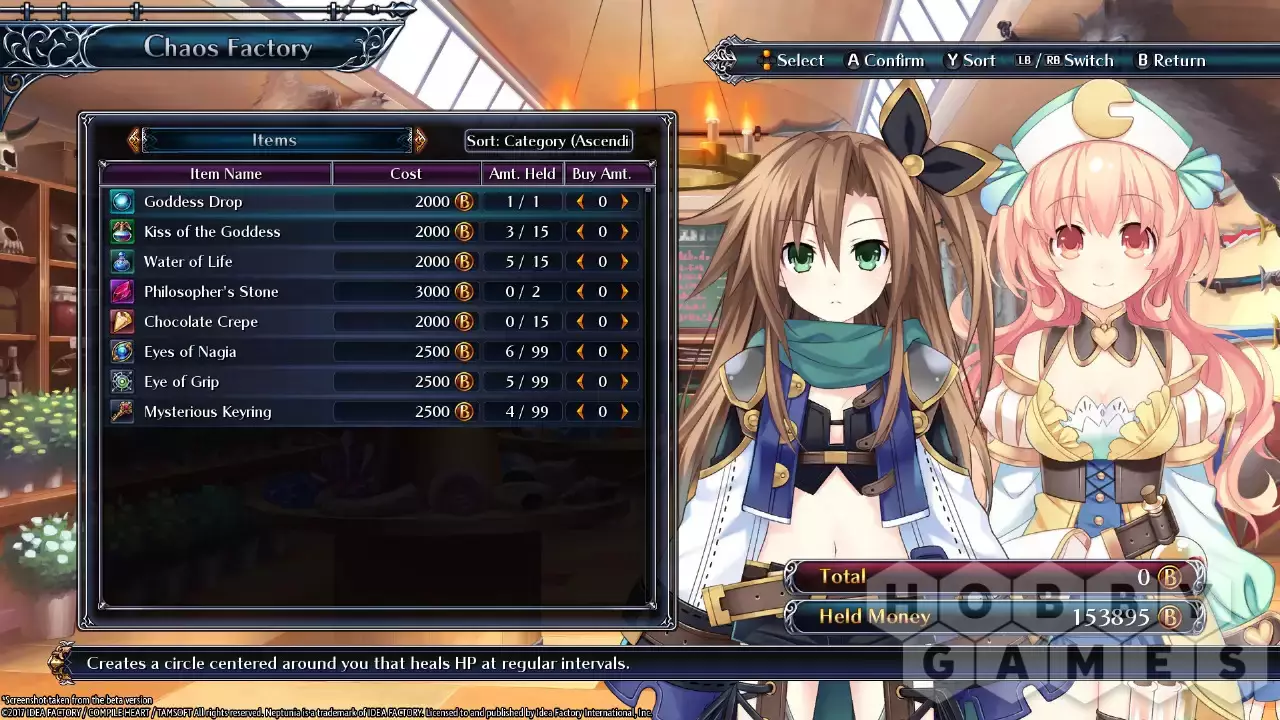Pick the Mysterious Keyring row
Screen dimensions: 1280x720
tap(207, 412)
